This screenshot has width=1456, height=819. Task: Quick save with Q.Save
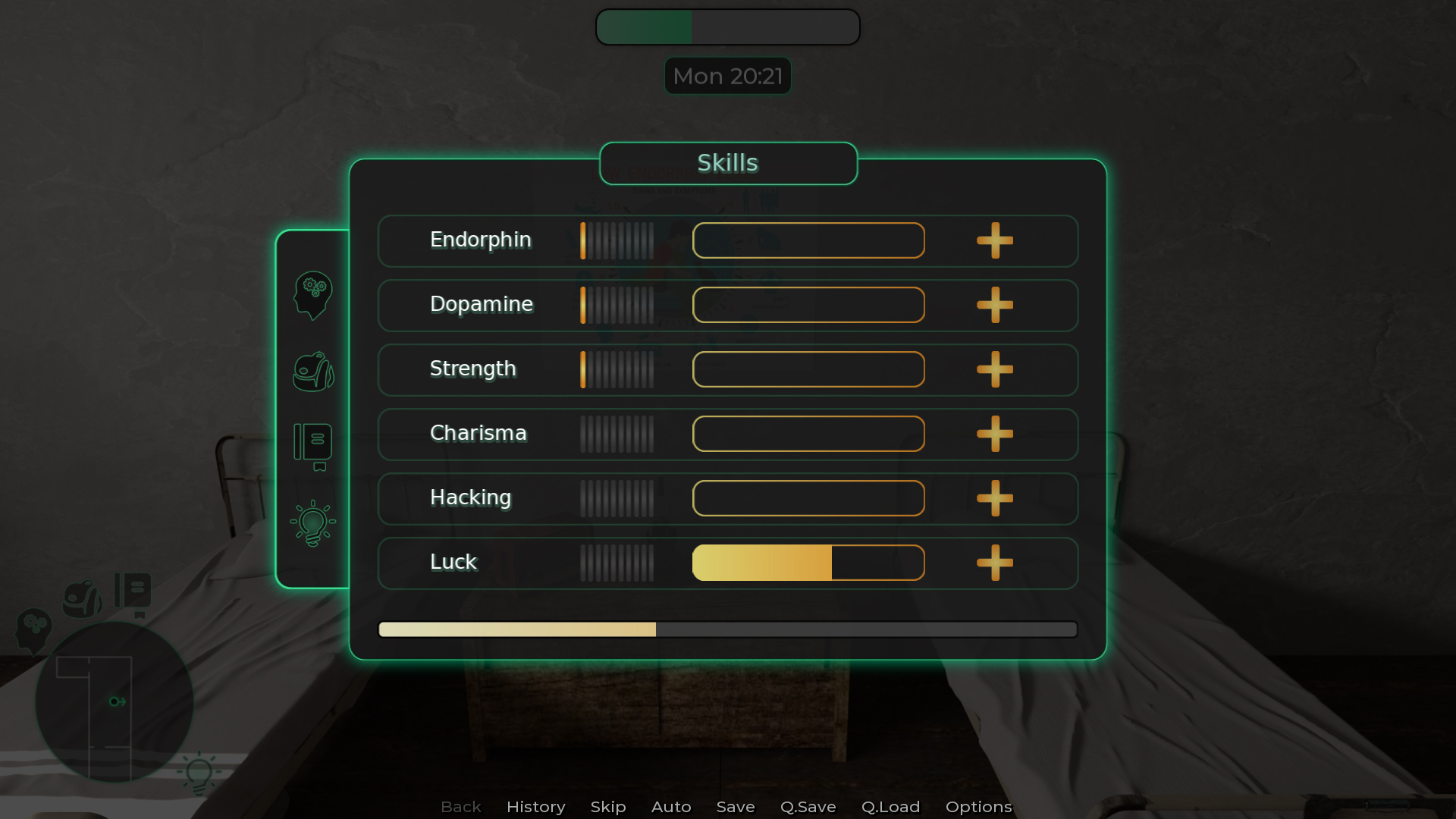pyautogui.click(x=808, y=807)
